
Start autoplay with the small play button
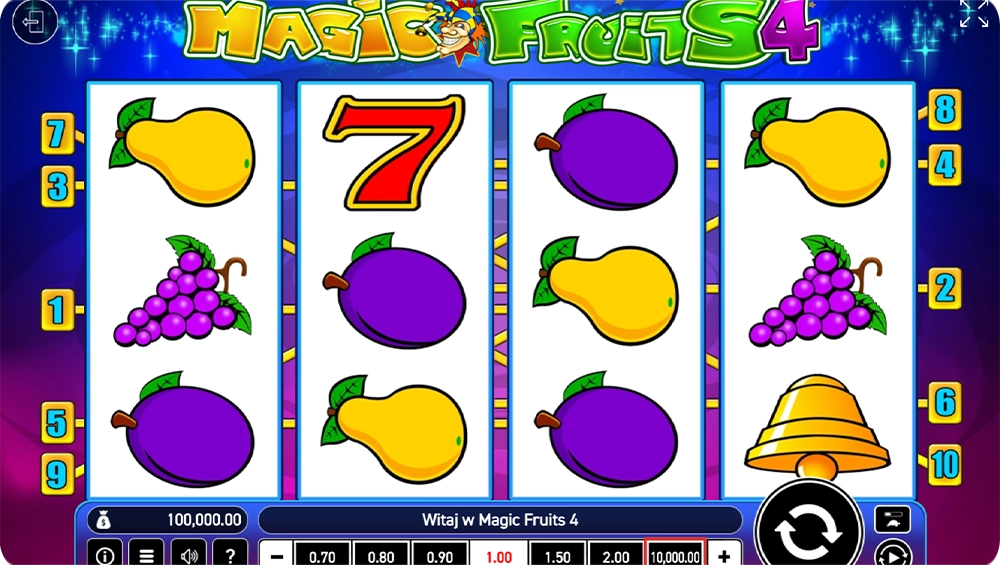pyautogui.click(x=892, y=554)
